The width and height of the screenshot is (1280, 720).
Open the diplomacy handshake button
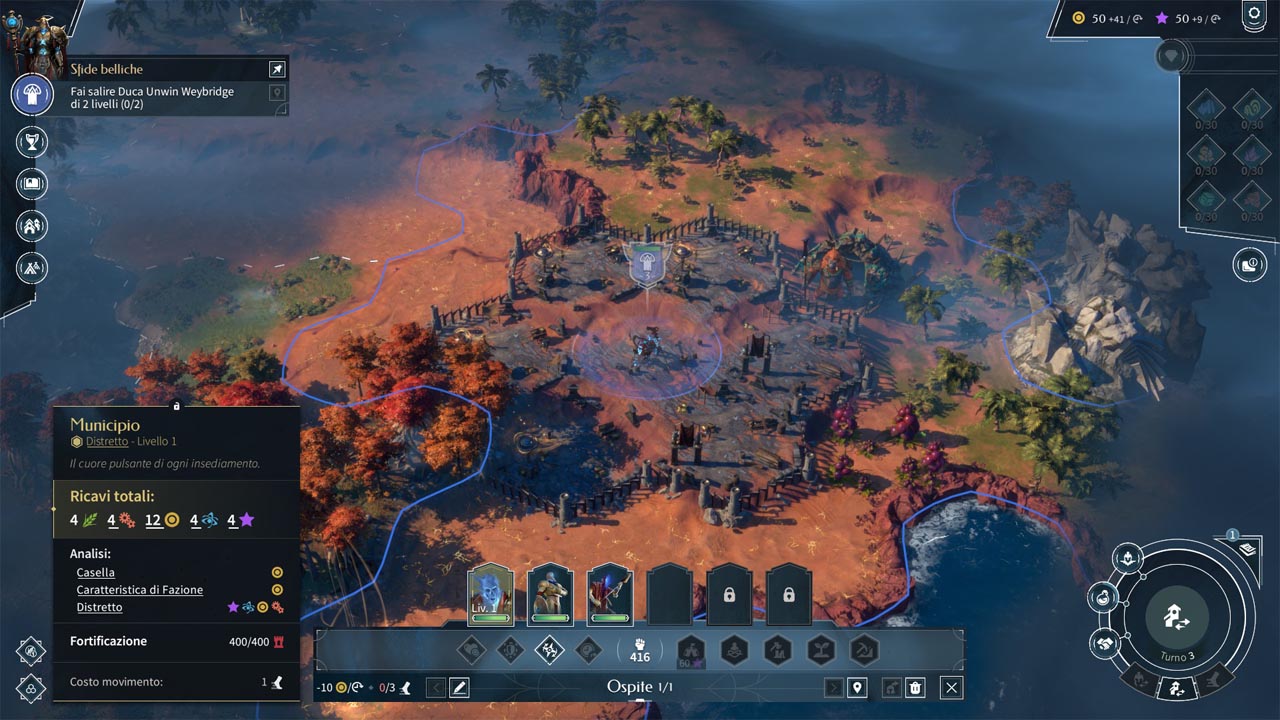[1104, 643]
